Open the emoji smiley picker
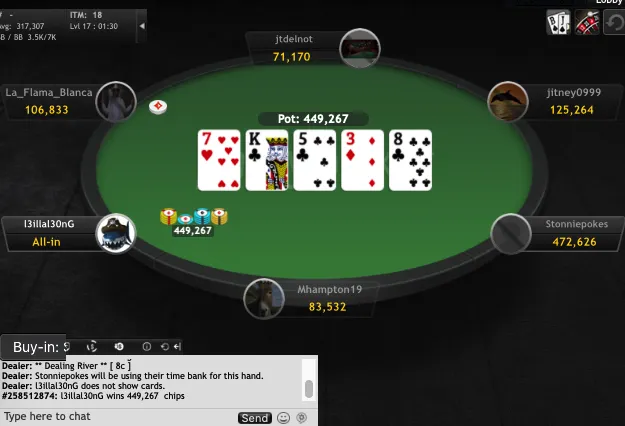 (283, 417)
